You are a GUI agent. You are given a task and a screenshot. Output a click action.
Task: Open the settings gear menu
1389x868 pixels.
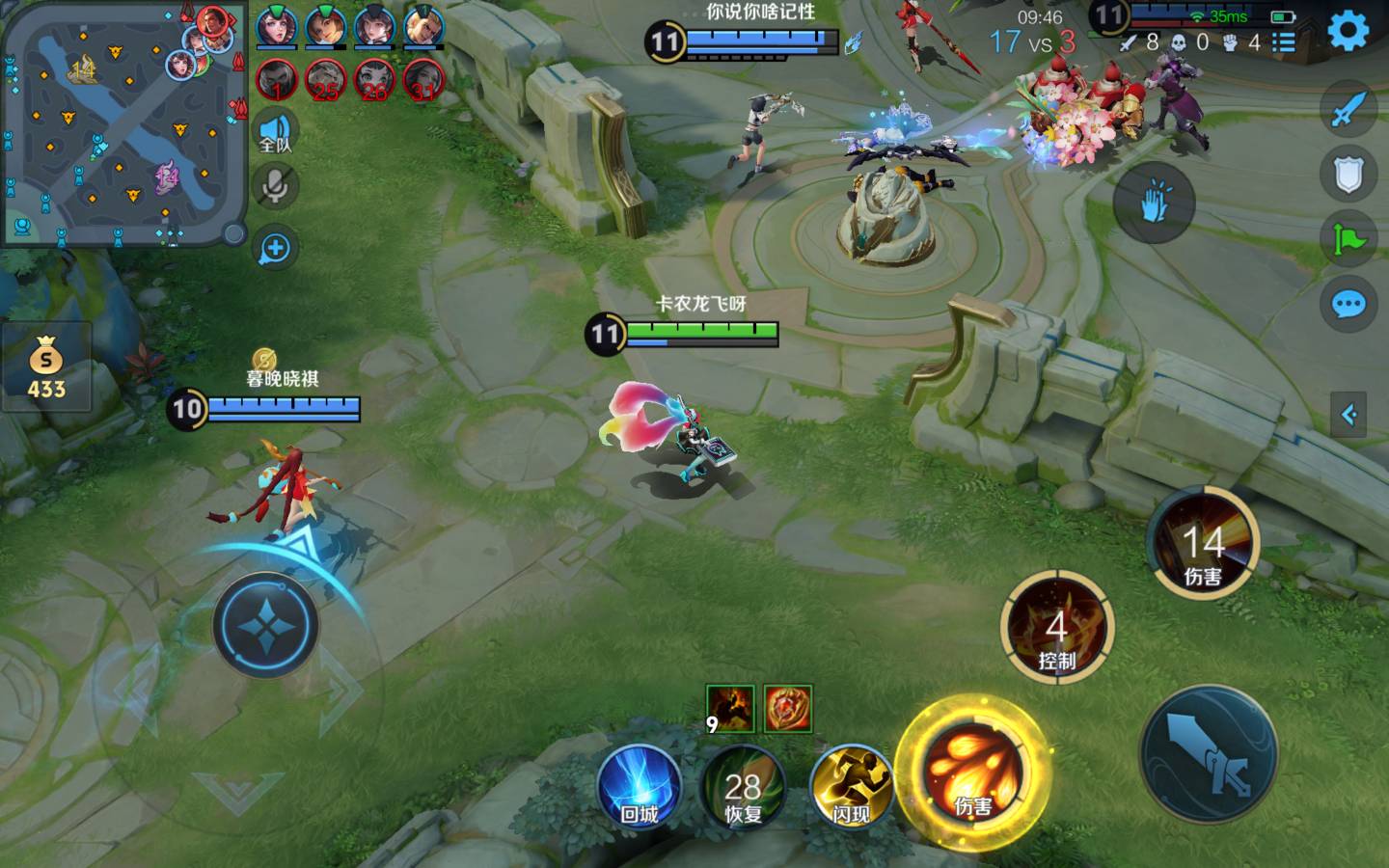pos(1348,31)
